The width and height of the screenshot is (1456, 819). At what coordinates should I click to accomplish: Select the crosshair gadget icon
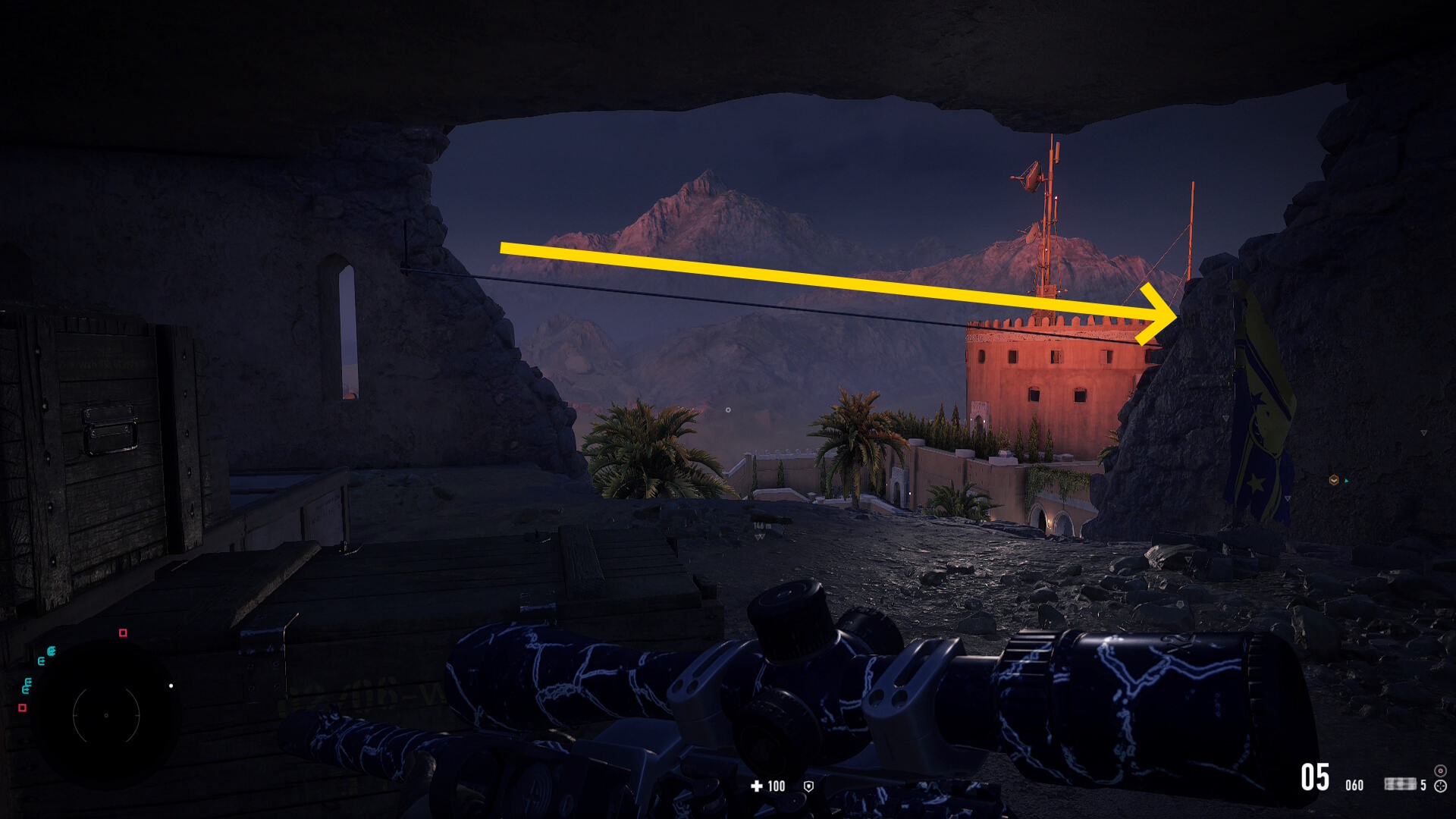pos(1440,786)
